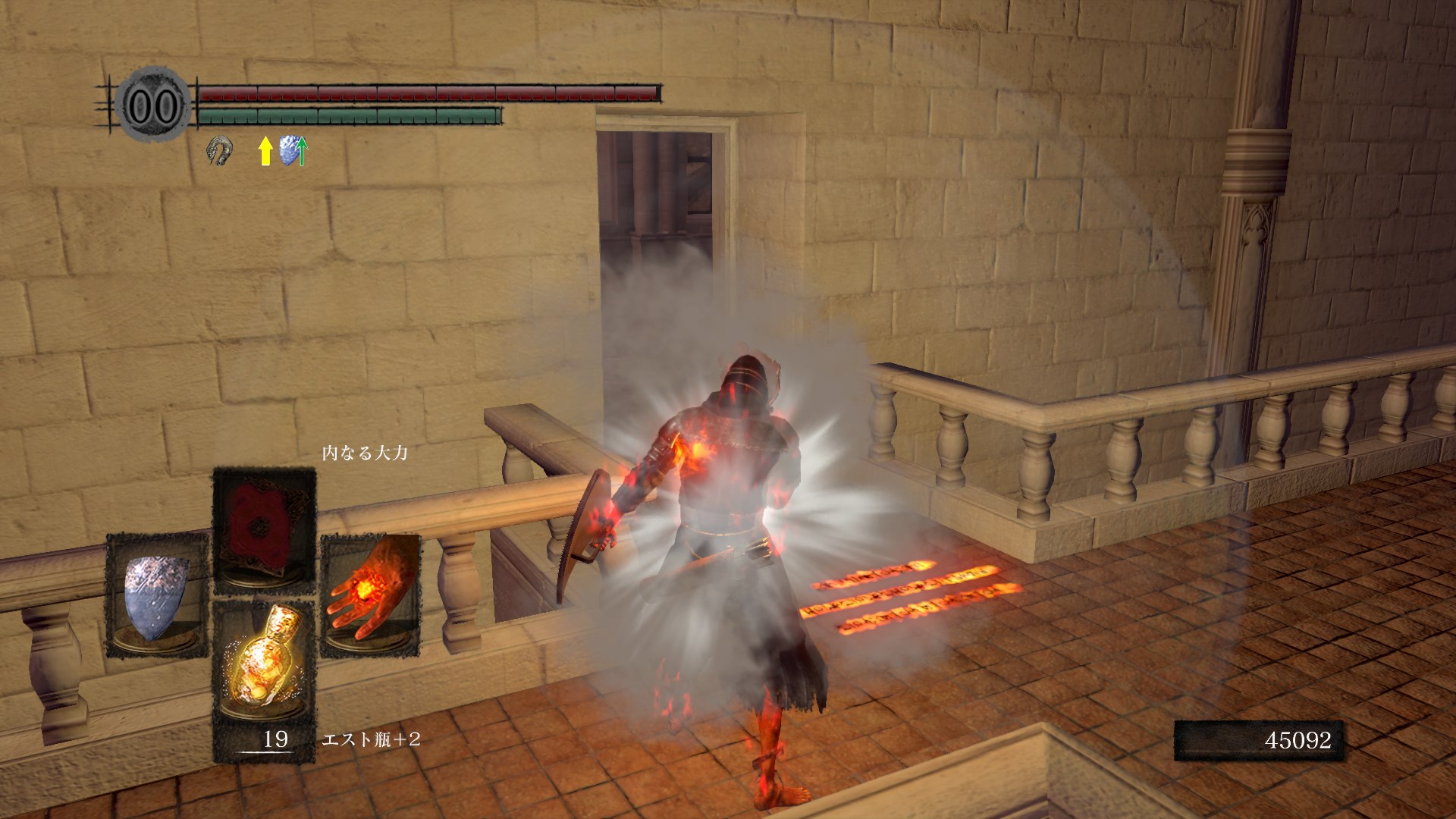Click the serpent ring status icon
This screenshot has height=819, width=1456.
click(219, 150)
